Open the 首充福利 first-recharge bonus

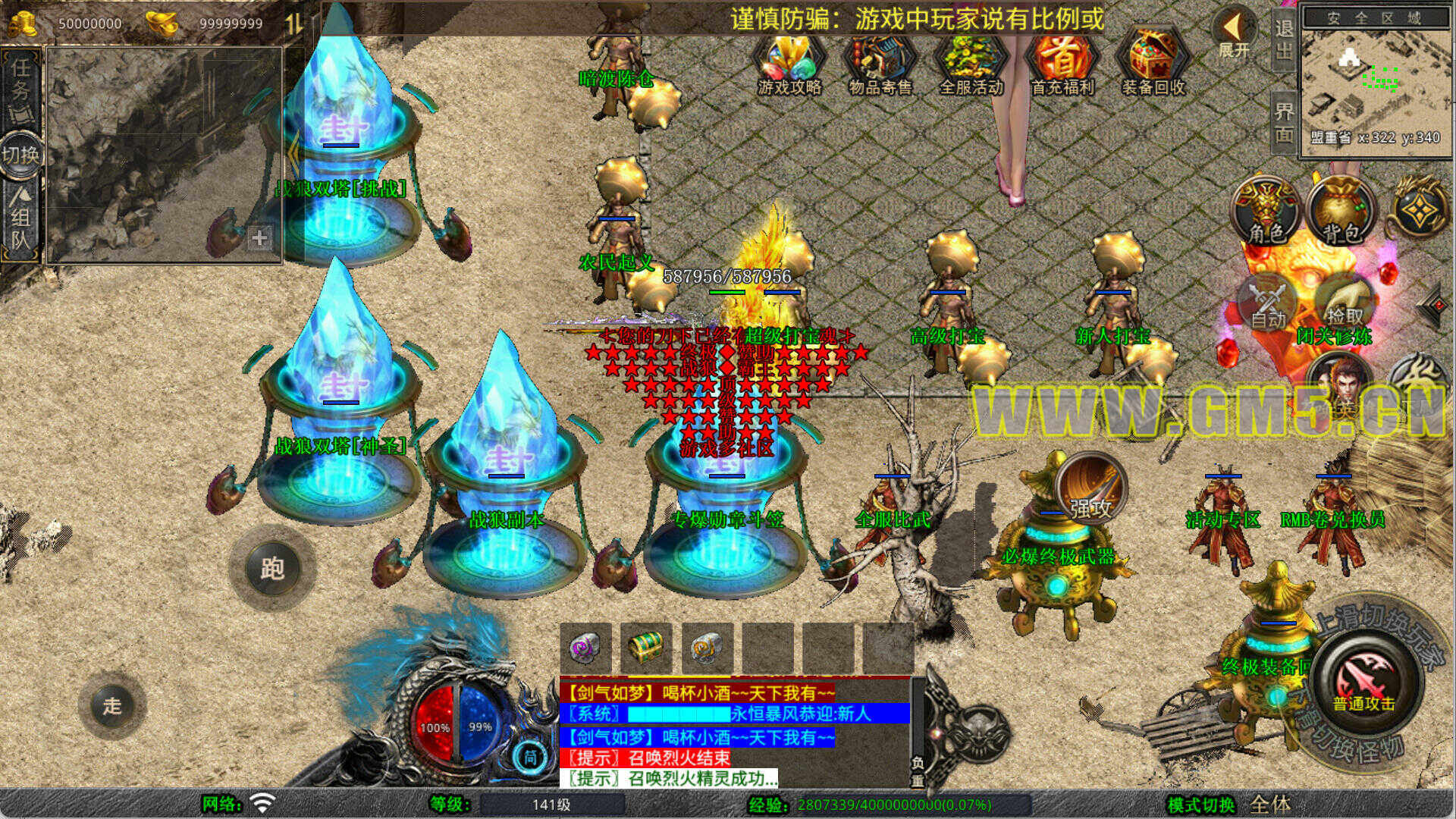(1062, 66)
